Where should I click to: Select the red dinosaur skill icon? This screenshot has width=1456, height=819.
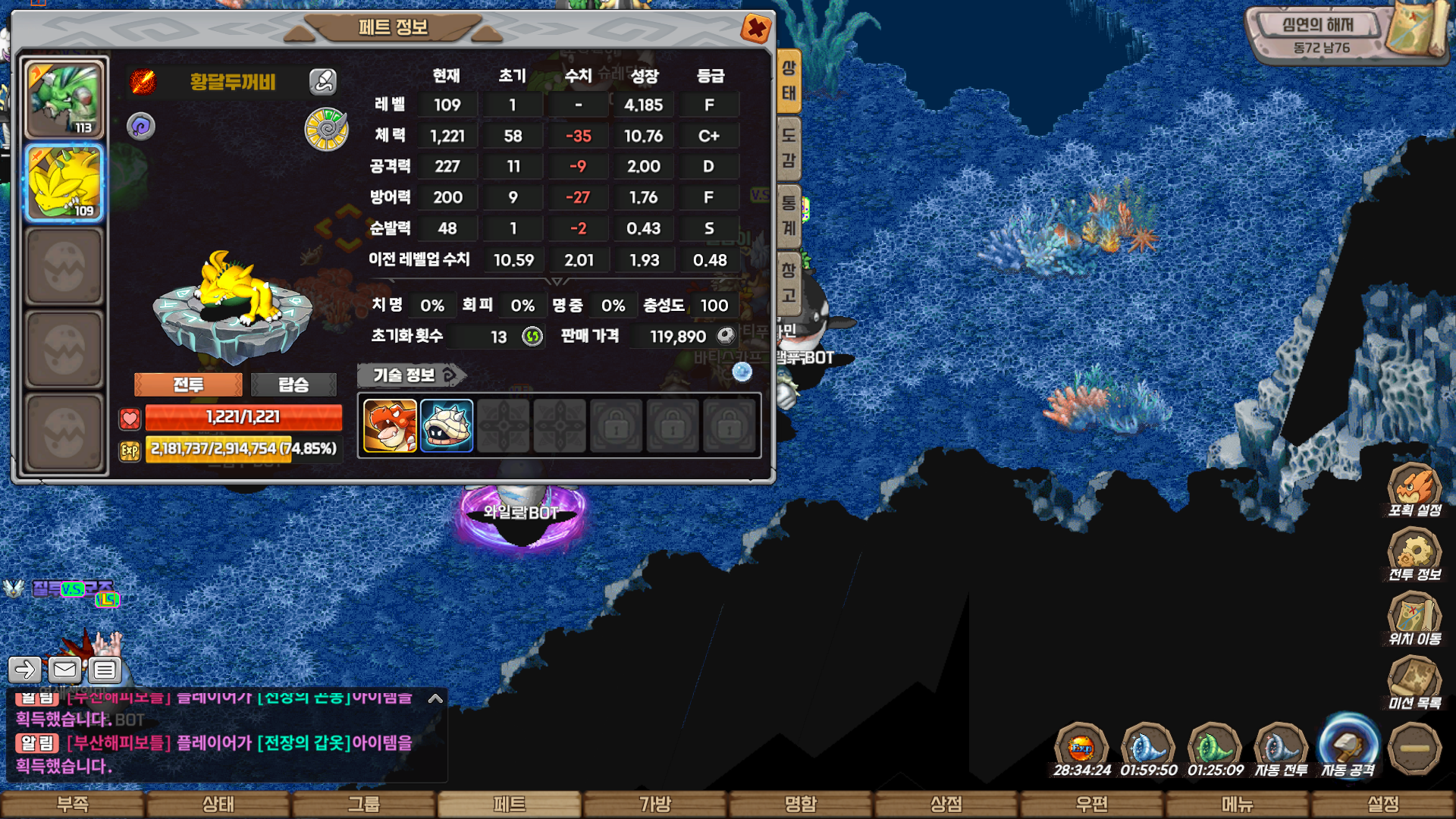click(390, 426)
